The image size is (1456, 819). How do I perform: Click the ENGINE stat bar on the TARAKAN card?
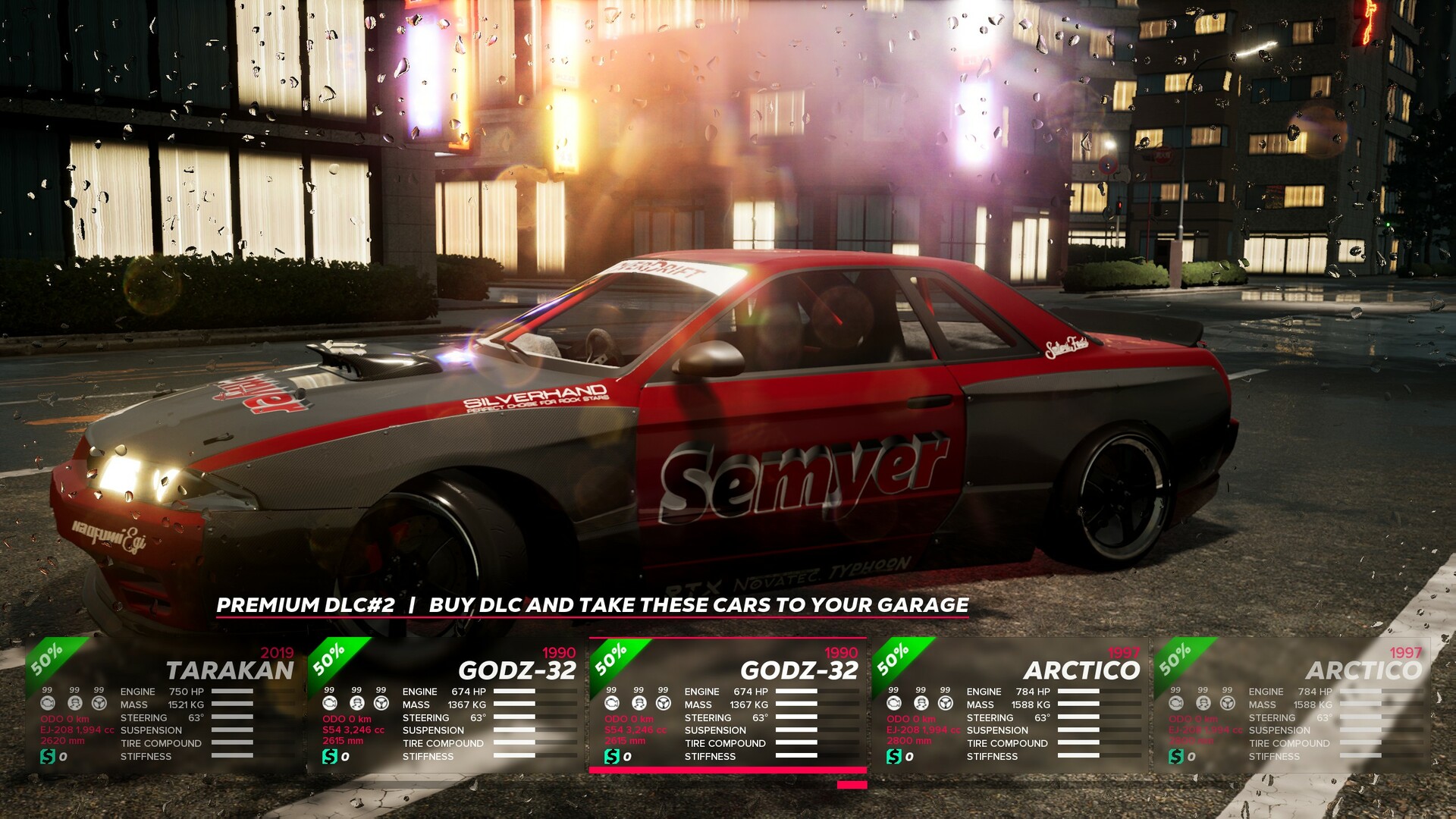coord(232,692)
